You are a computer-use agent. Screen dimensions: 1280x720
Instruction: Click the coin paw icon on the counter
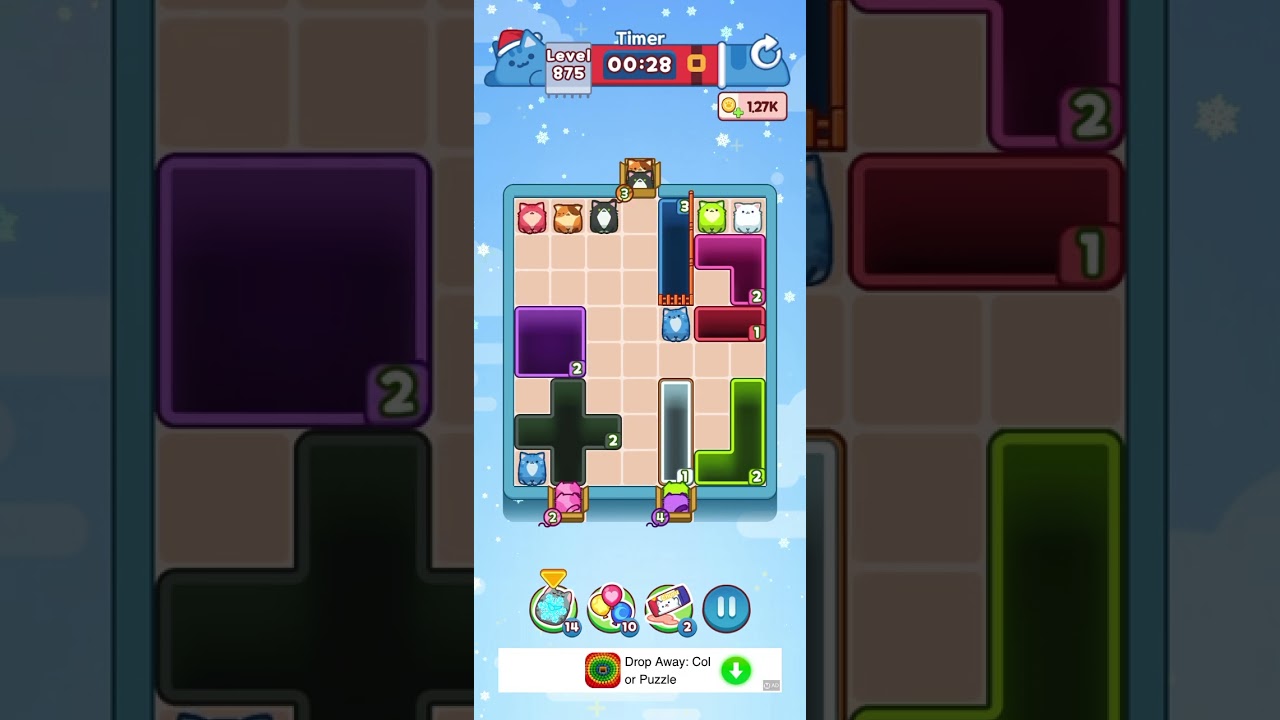[731, 105]
